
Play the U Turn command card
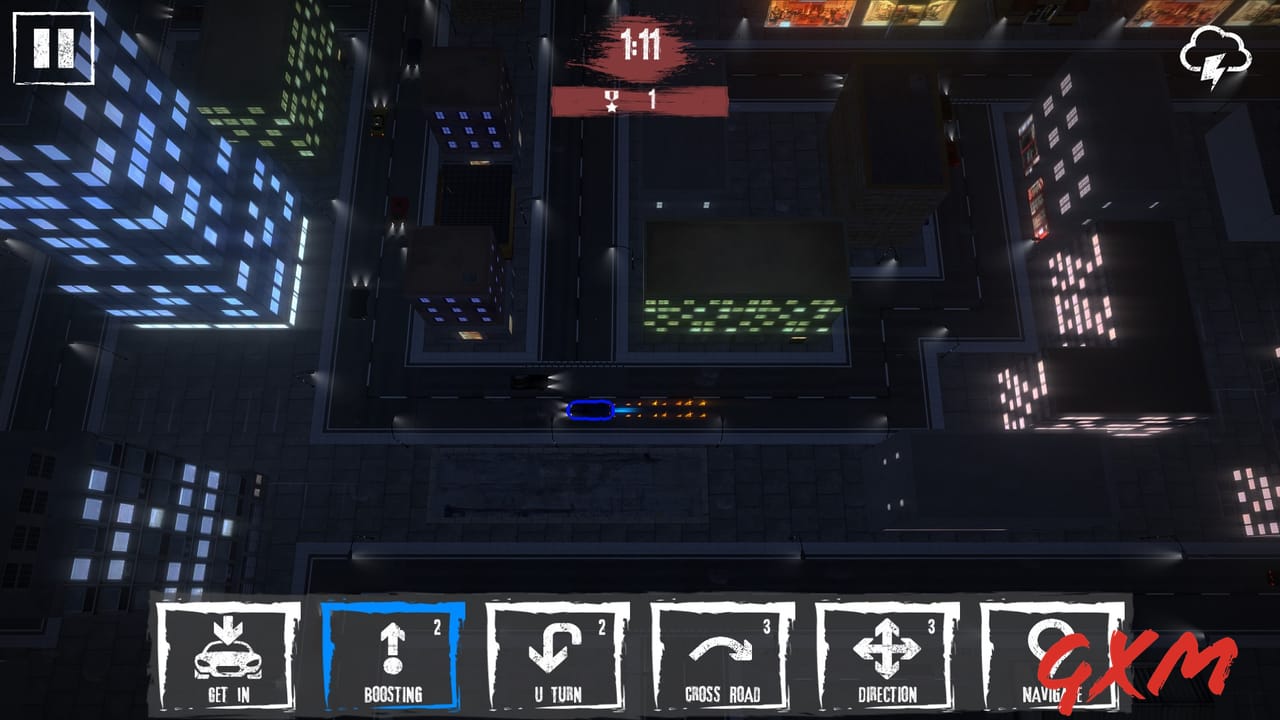[559, 655]
